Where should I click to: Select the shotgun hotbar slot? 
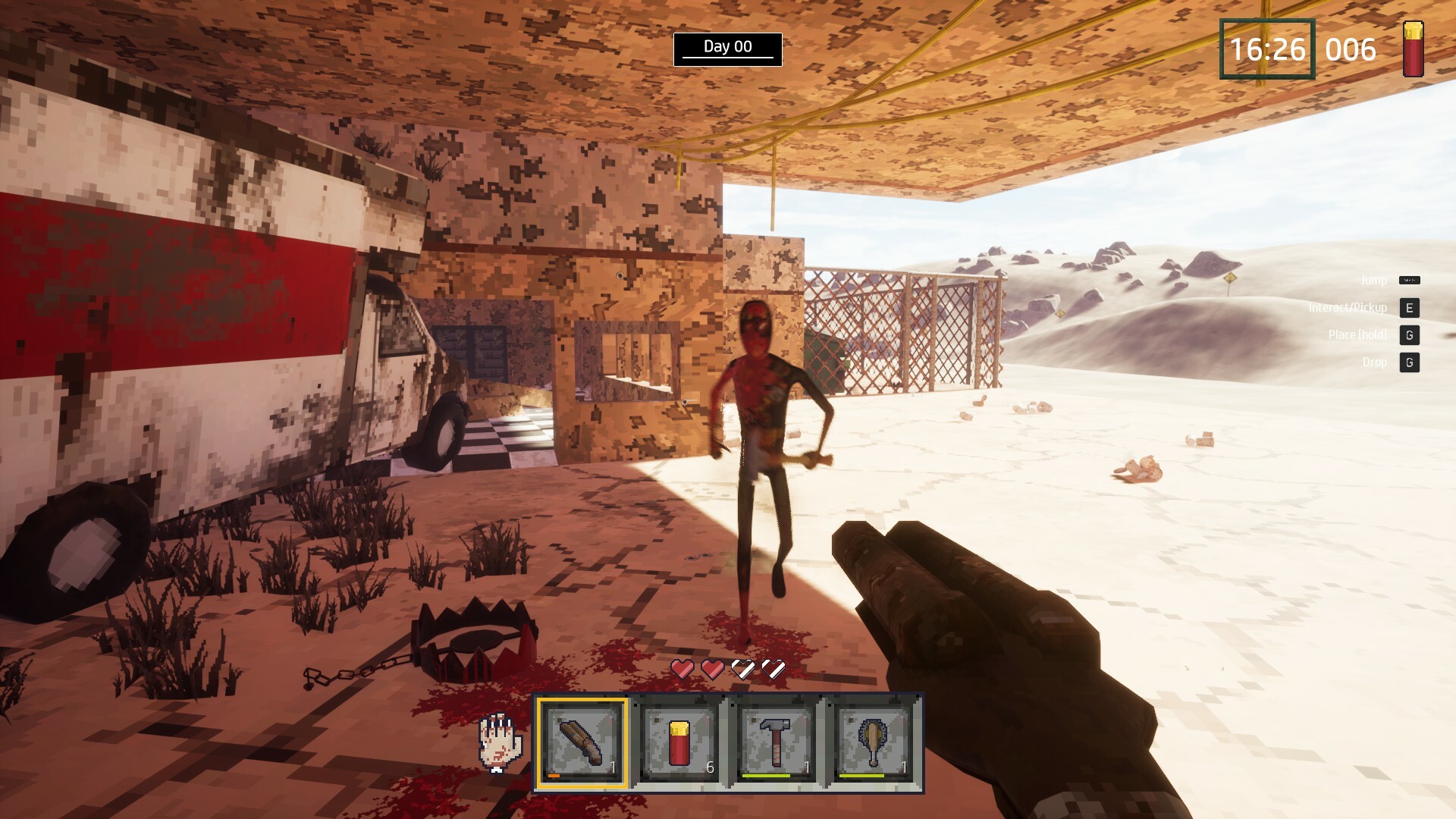(582, 742)
